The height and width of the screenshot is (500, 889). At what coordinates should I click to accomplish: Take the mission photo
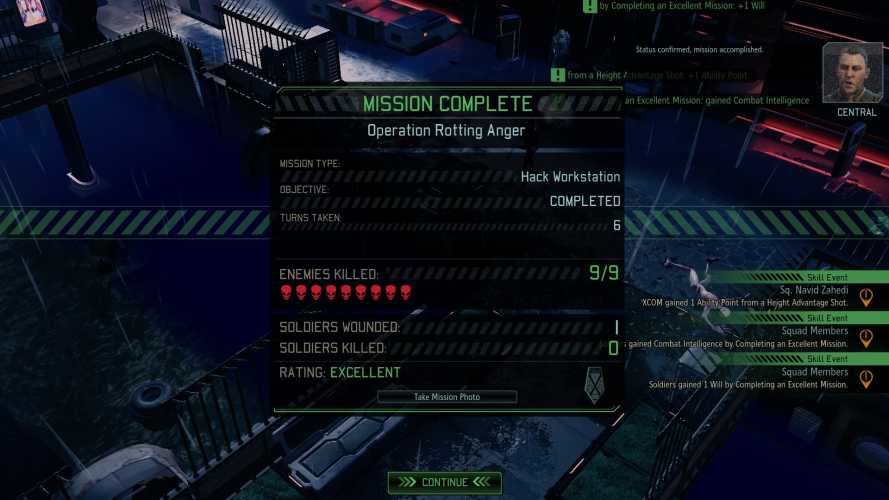point(447,397)
